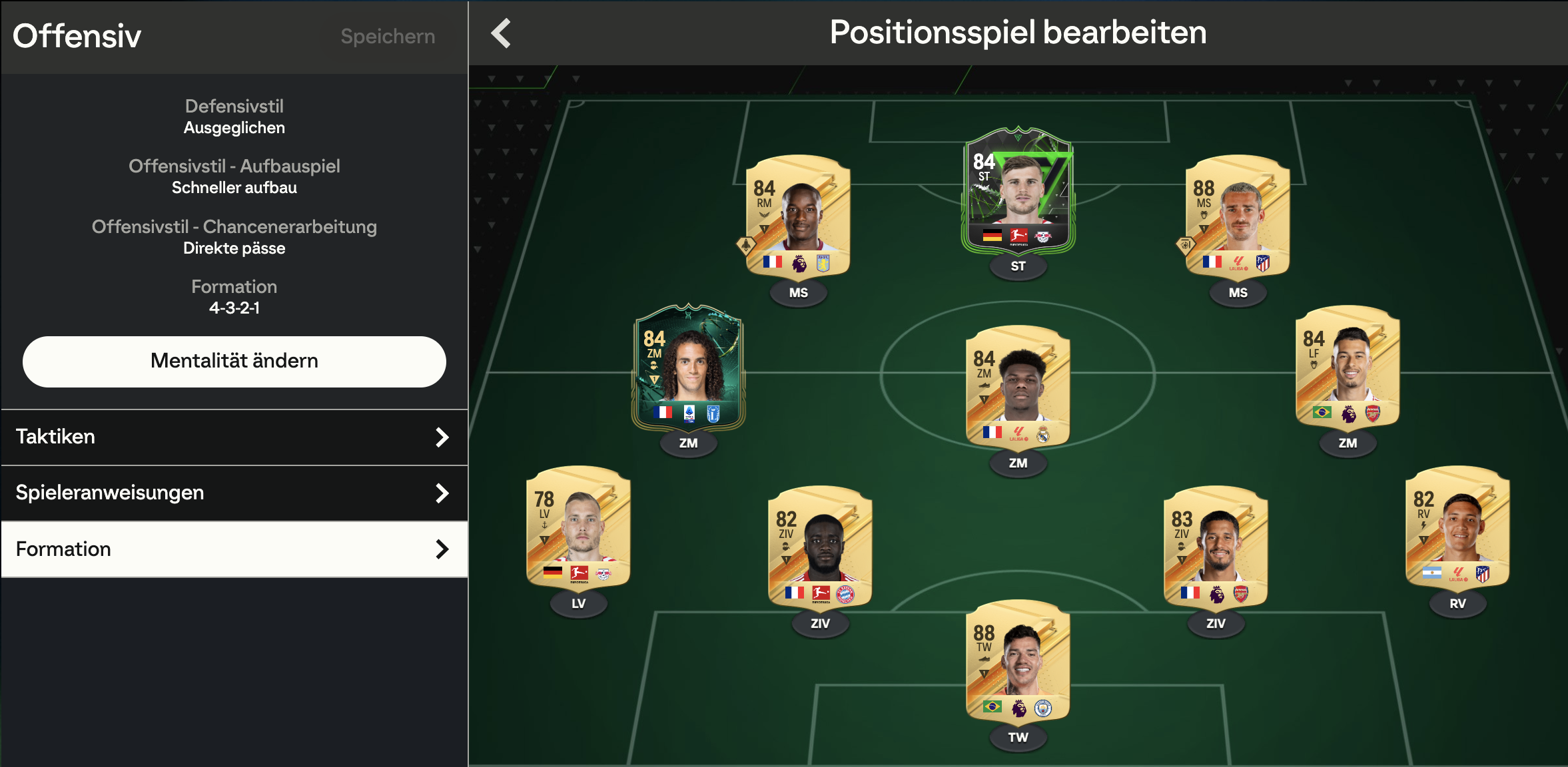Open Mentalität ändern to change mentality
This screenshot has width=1568, height=767.
click(234, 361)
